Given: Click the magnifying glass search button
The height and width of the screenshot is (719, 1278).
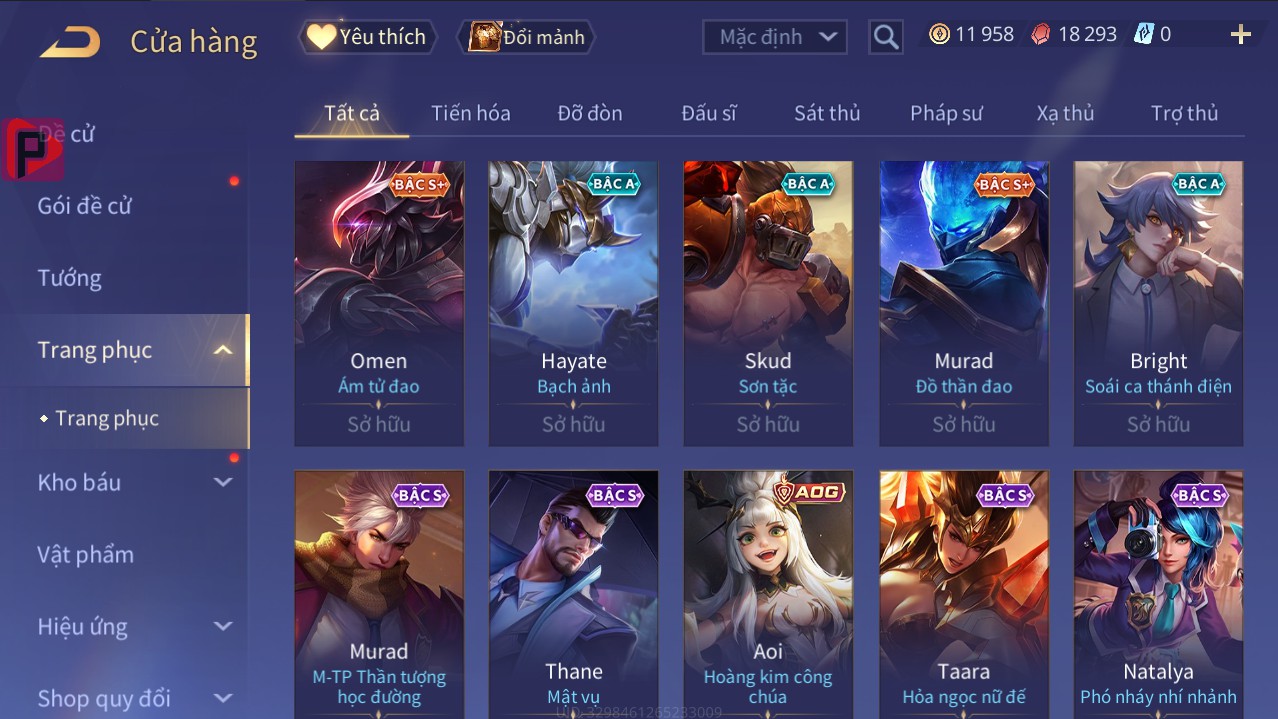Looking at the screenshot, I should pyautogui.click(x=885, y=37).
